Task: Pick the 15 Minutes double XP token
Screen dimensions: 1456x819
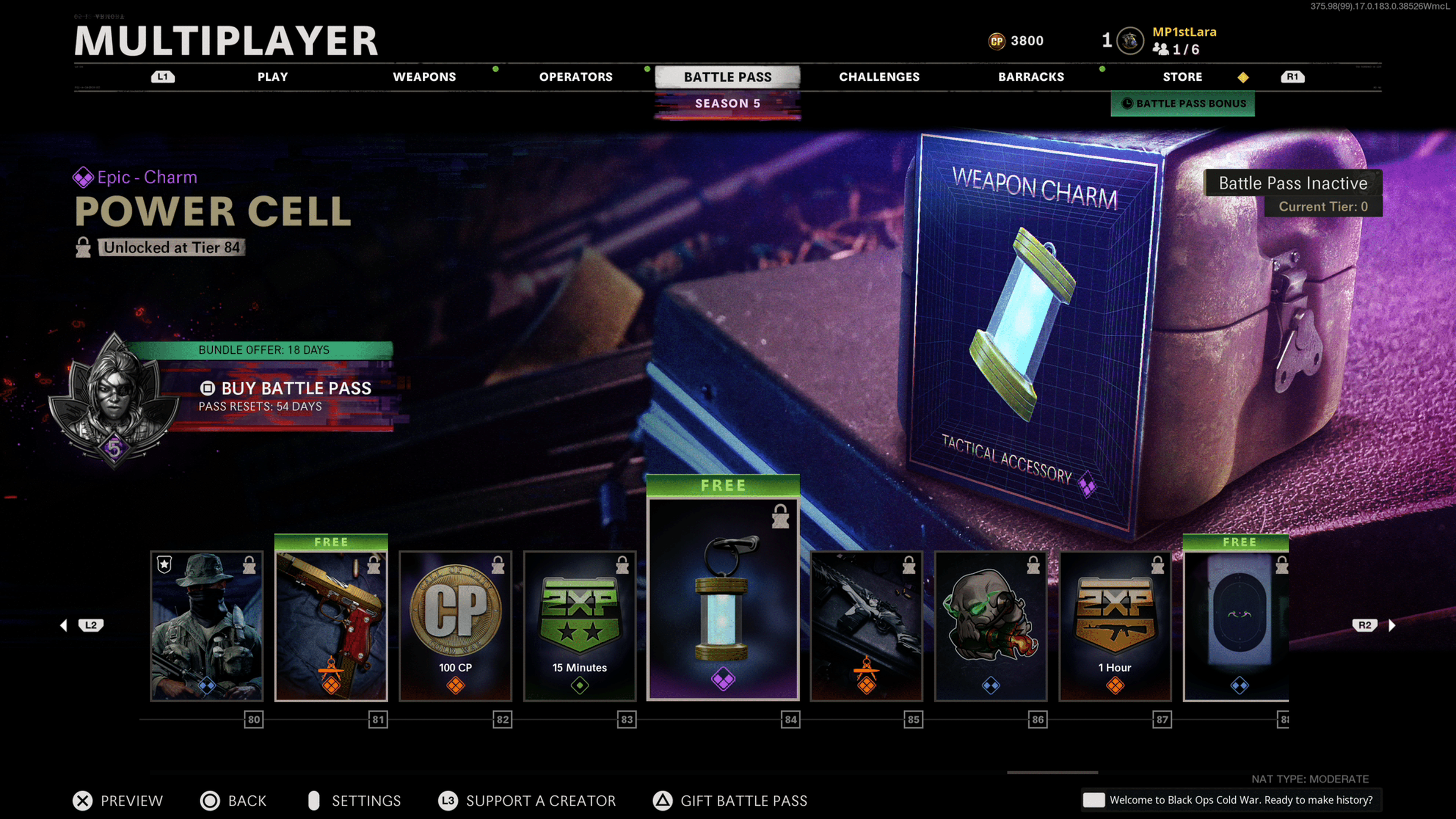Action: (580, 626)
